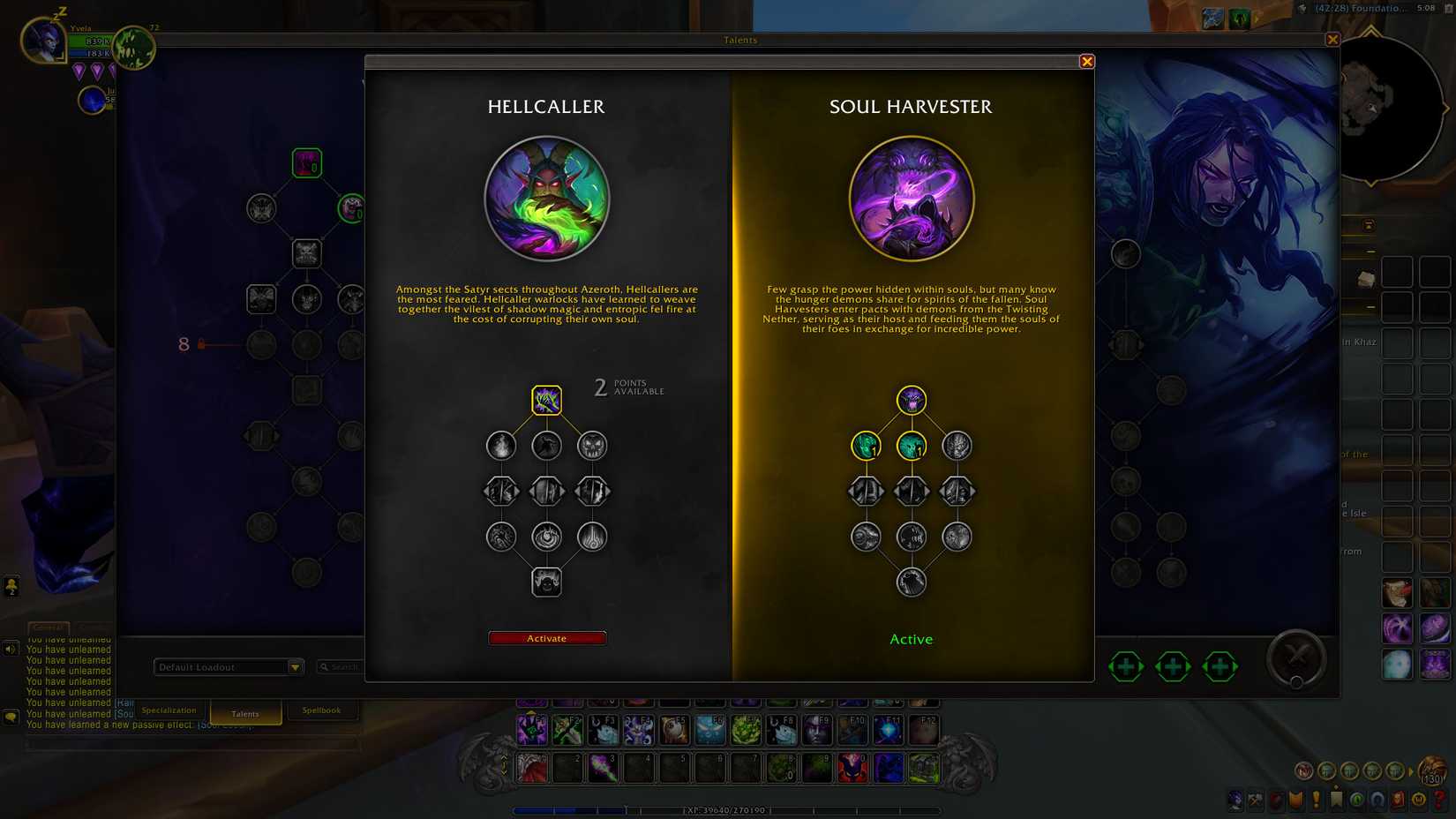Viewport: 1456px width, 819px height.
Task: Select the Hellcaller capstone talent icon
Action: (547, 582)
